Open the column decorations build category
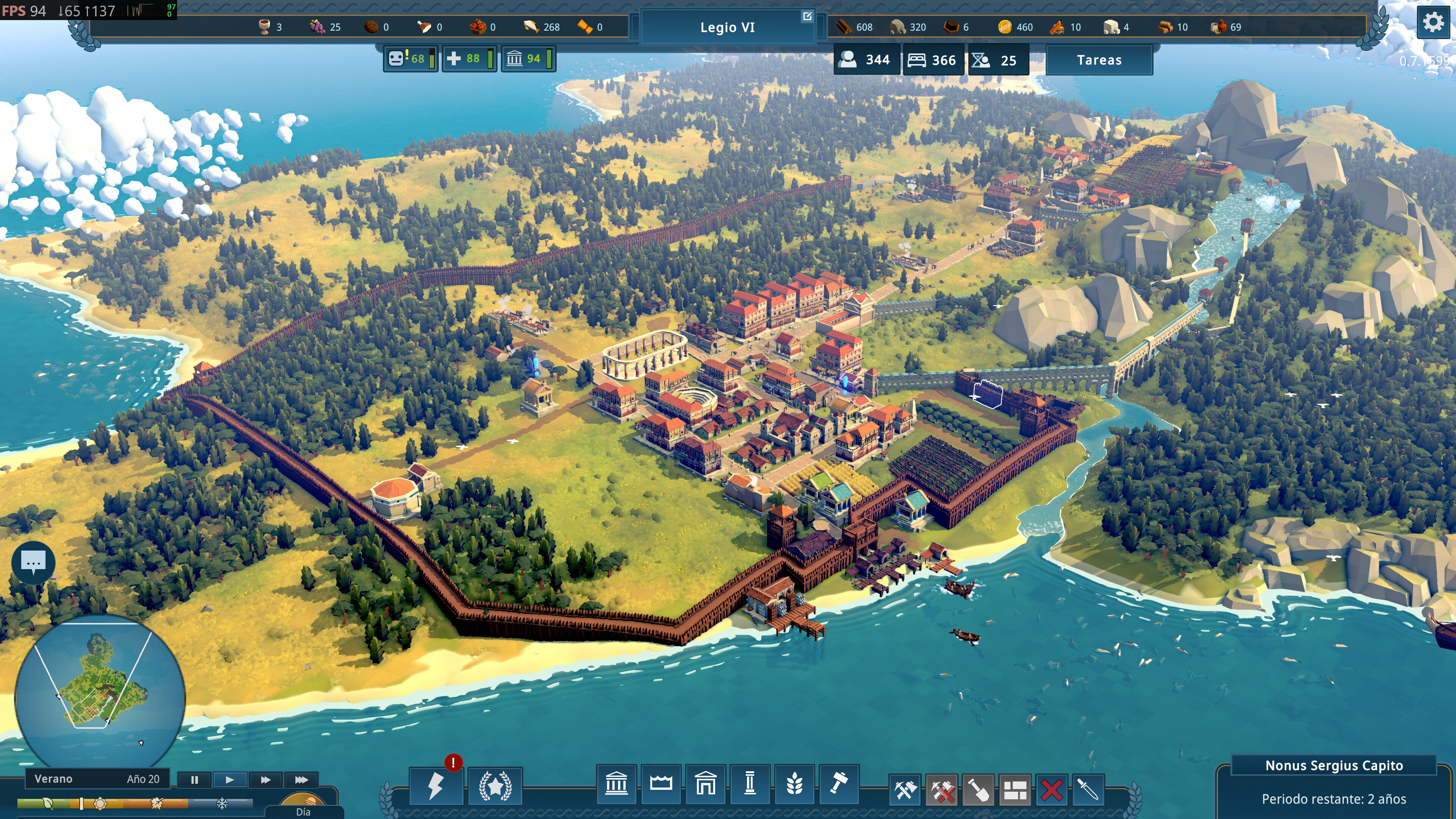 pyautogui.click(x=750, y=784)
